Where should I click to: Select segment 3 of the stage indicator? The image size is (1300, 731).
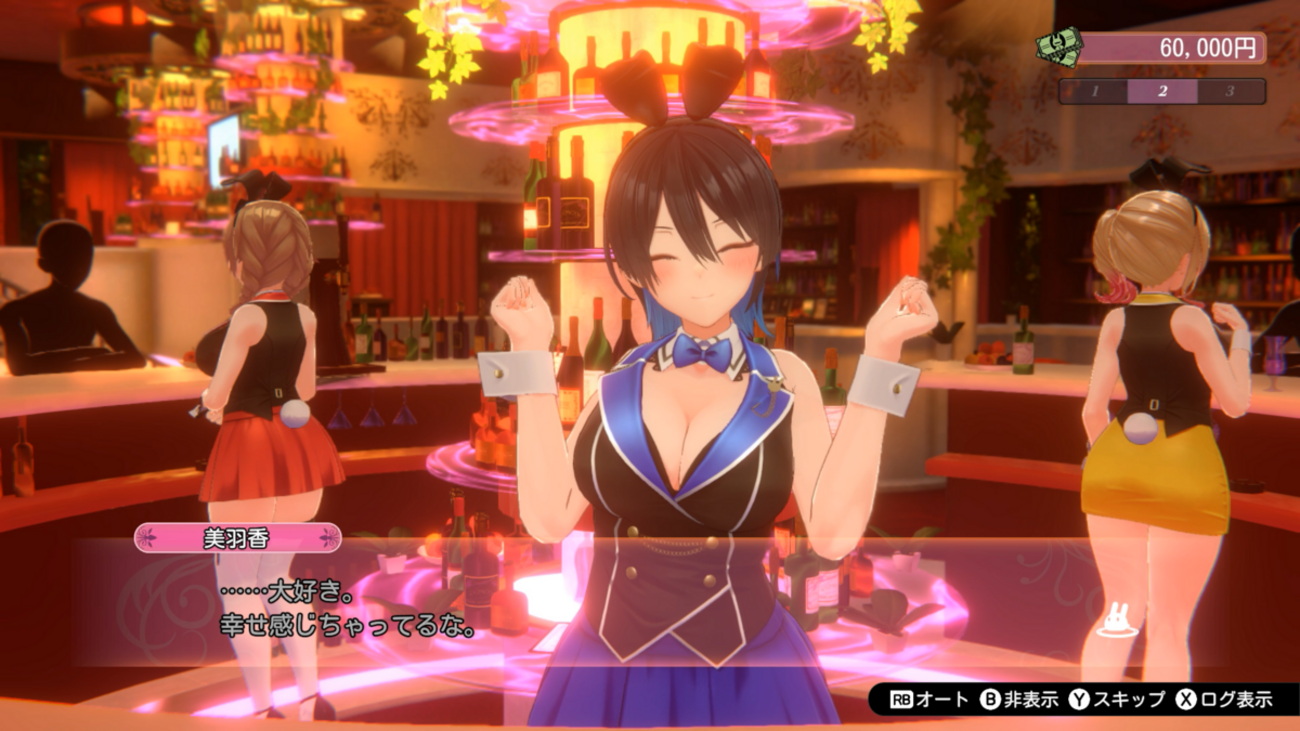1229,91
